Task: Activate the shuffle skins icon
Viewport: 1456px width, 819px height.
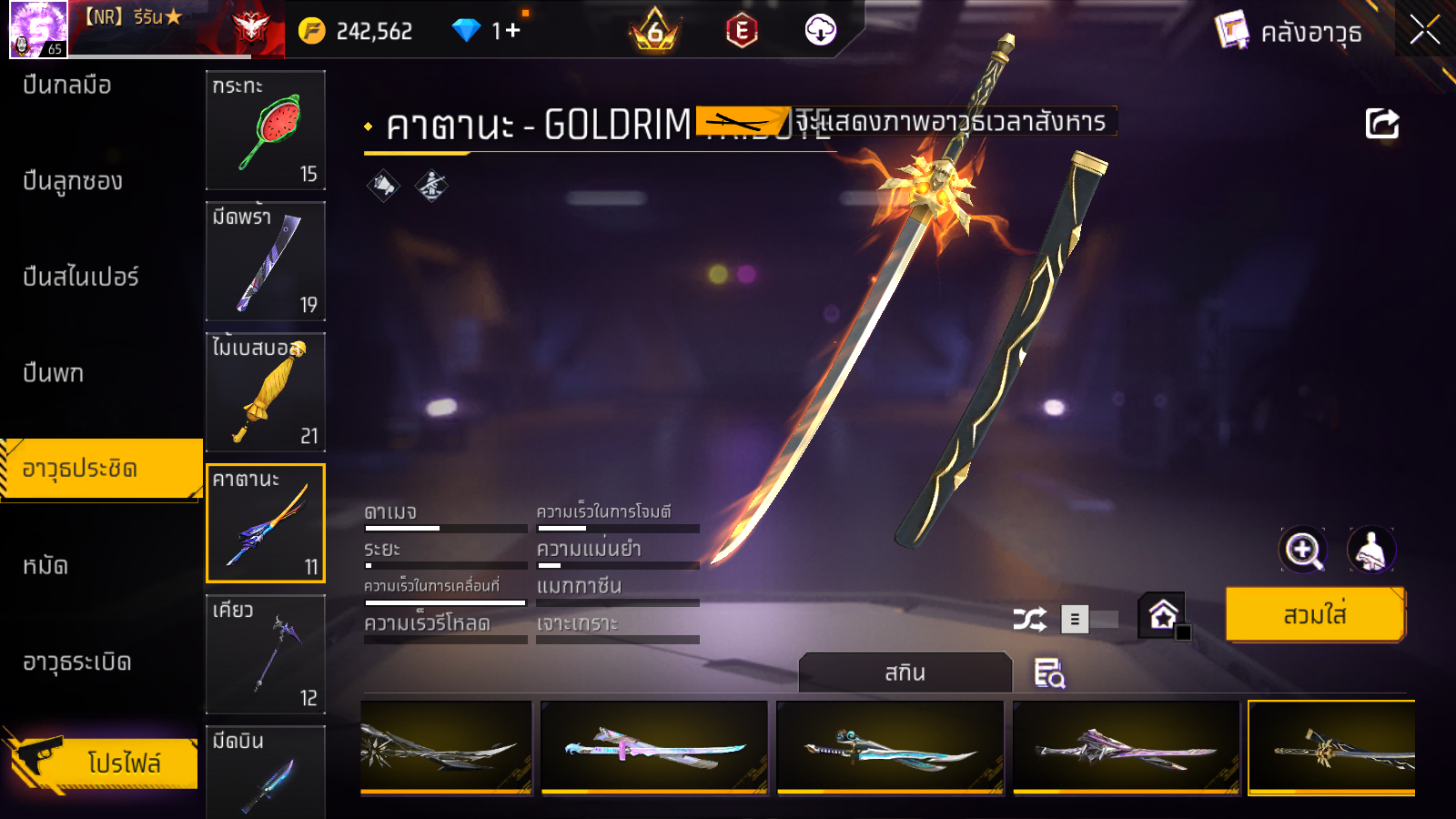Action: click(1029, 620)
